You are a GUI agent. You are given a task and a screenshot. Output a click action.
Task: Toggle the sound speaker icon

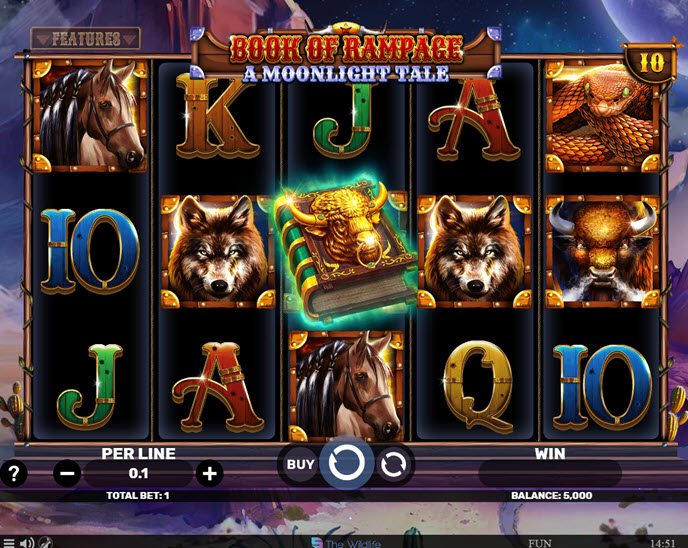click(x=27, y=542)
